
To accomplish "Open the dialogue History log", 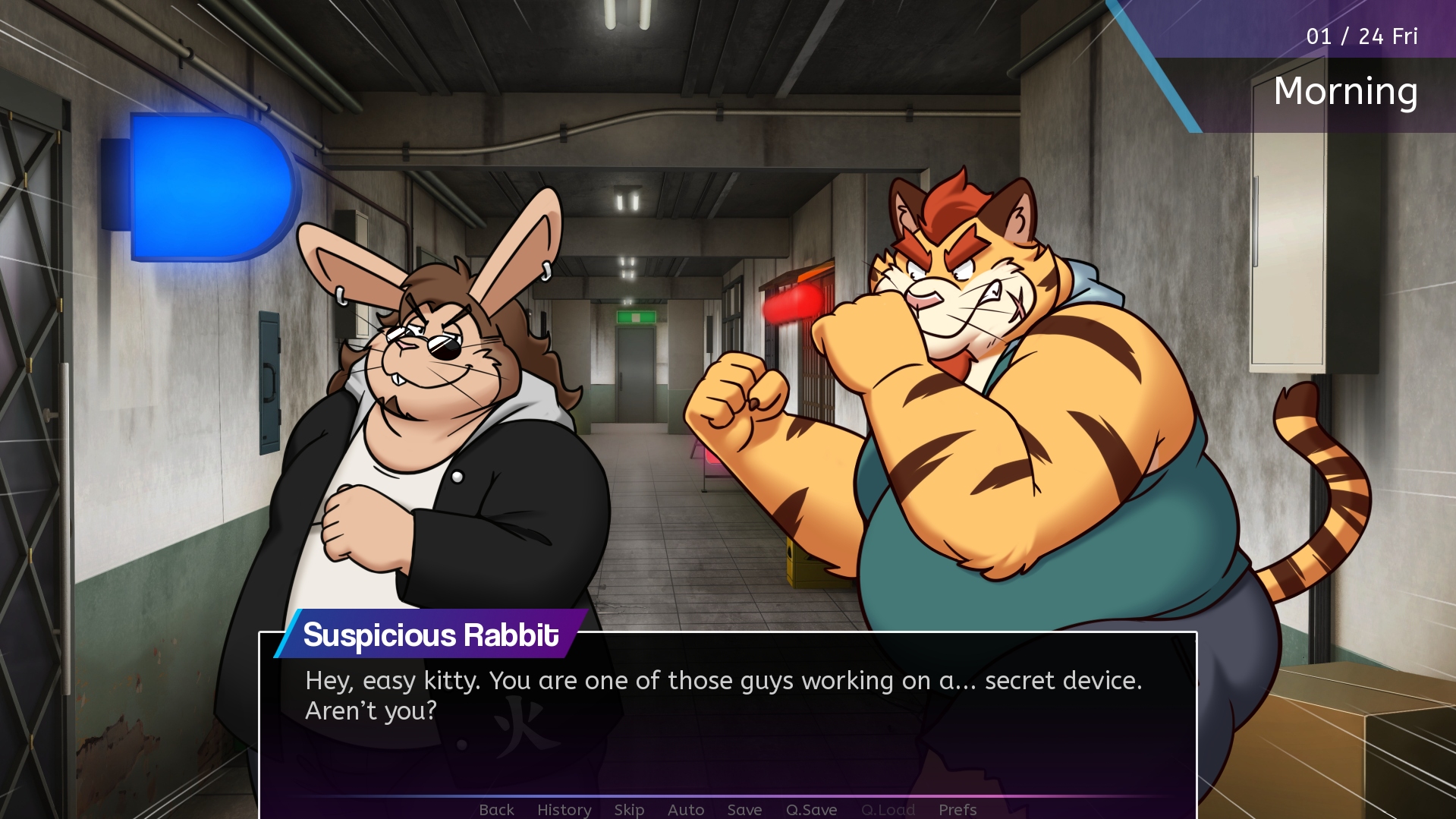I will (x=564, y=810).
